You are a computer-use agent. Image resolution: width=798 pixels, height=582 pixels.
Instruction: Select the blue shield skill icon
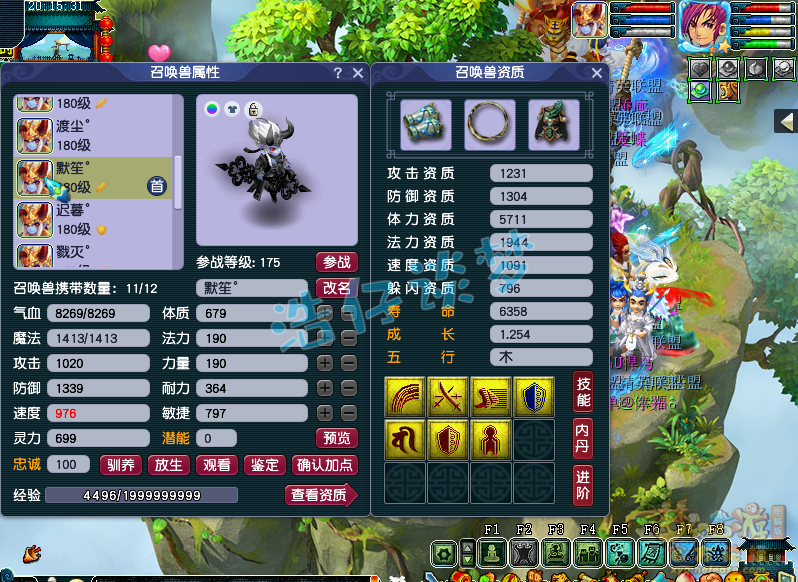(x=533, y=396)
